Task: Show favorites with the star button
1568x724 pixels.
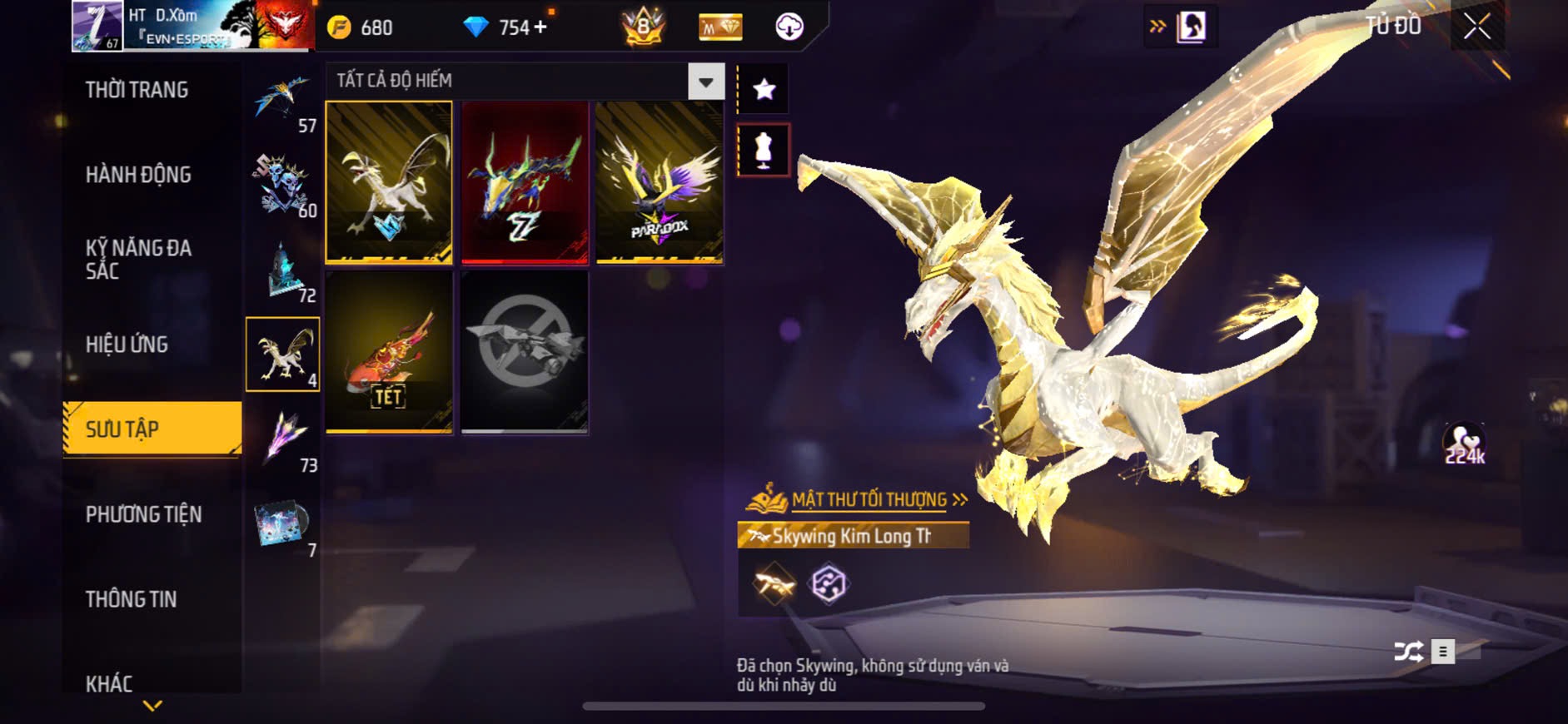Action: [x=764, y=89]
